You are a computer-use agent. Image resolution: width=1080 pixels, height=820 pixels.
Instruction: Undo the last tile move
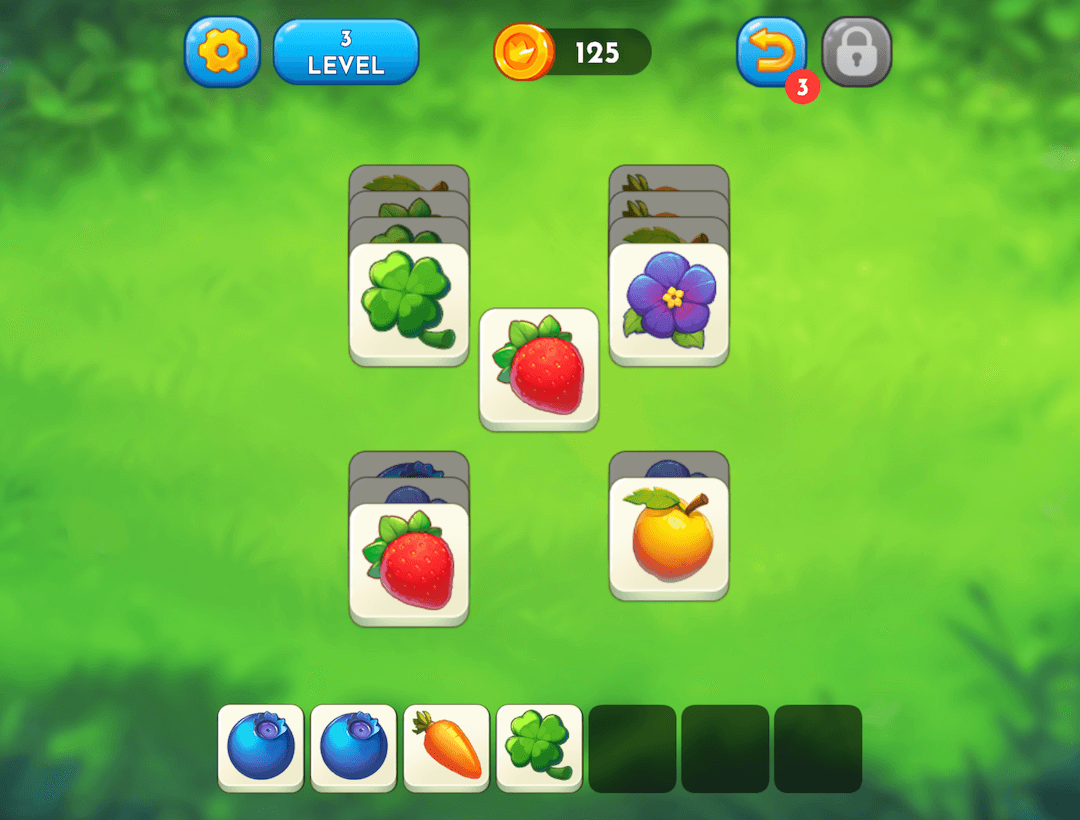click(x=771, y=51)
